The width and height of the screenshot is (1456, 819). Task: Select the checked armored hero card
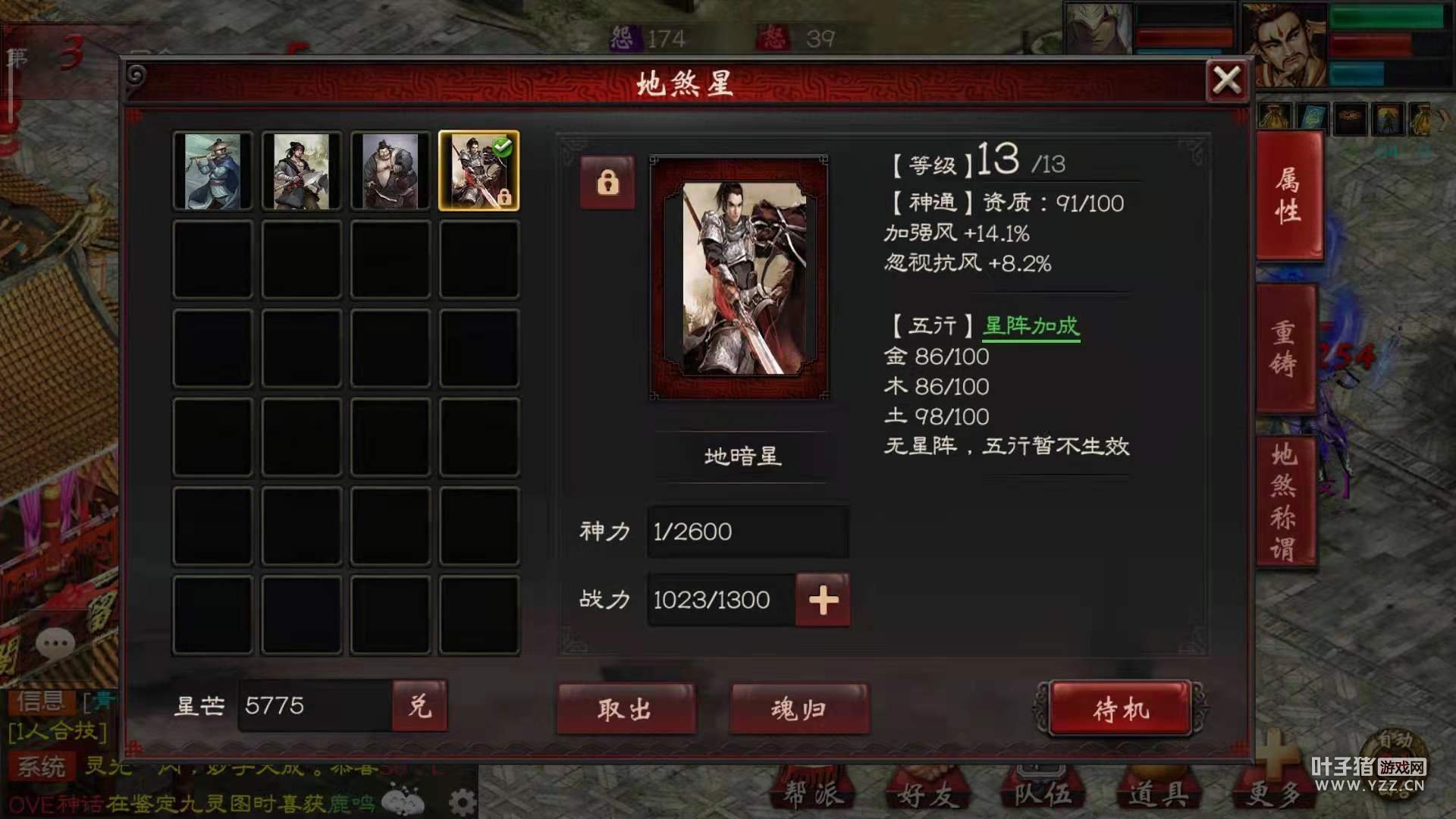coord(479,171)
